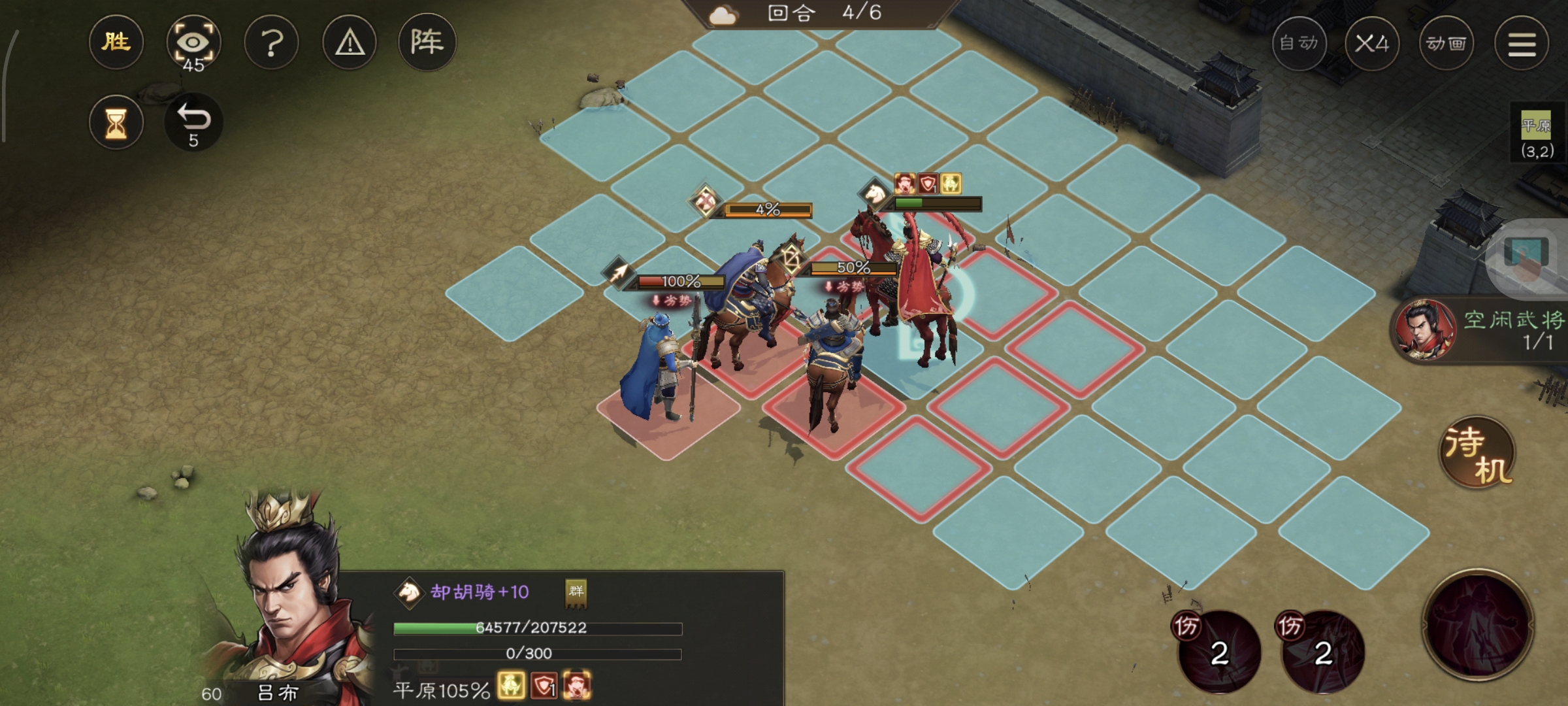1568x706 pixels.
Task: Open the hamburger main menu
Action: tap(1522, 44)
